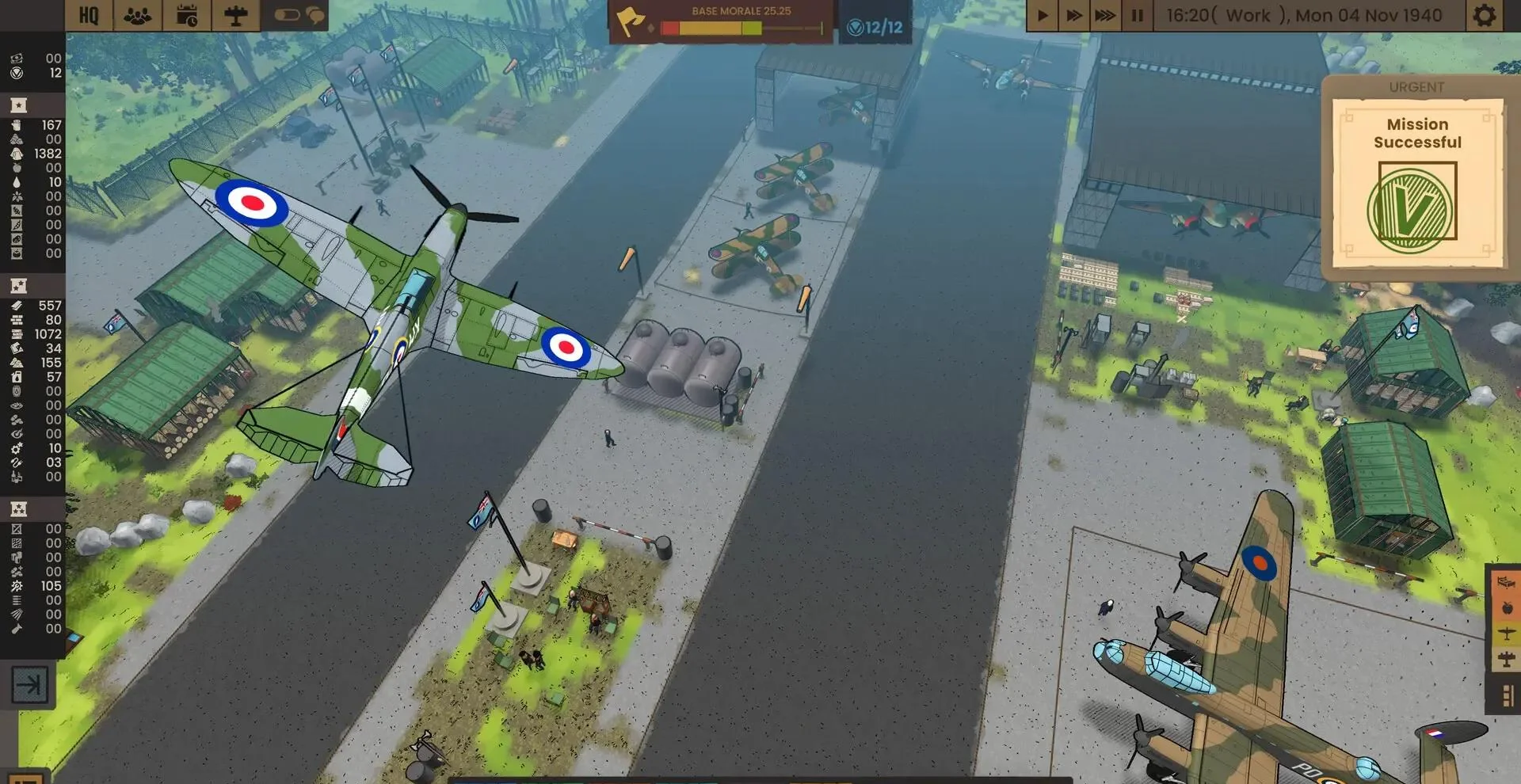The image size is (1521, 784).
Task: Collapse the resource sidebar with arrow button
Action: click(29, 684)
